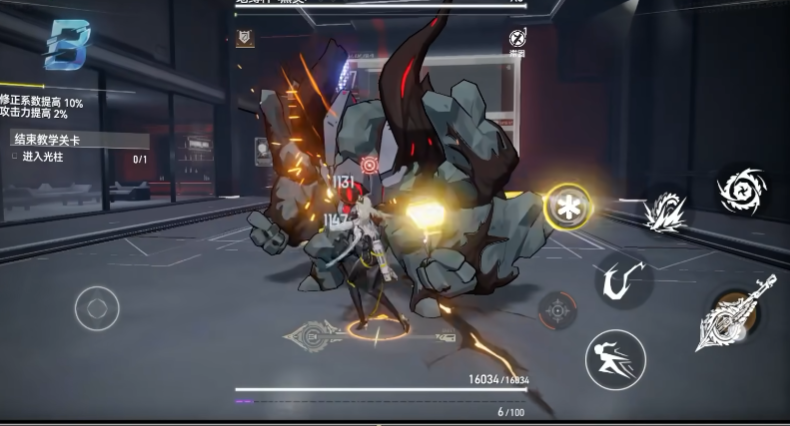The image size is (790, 426).
Task: Select the round icon beside the boss bar
Action: [x=517, y=38]
